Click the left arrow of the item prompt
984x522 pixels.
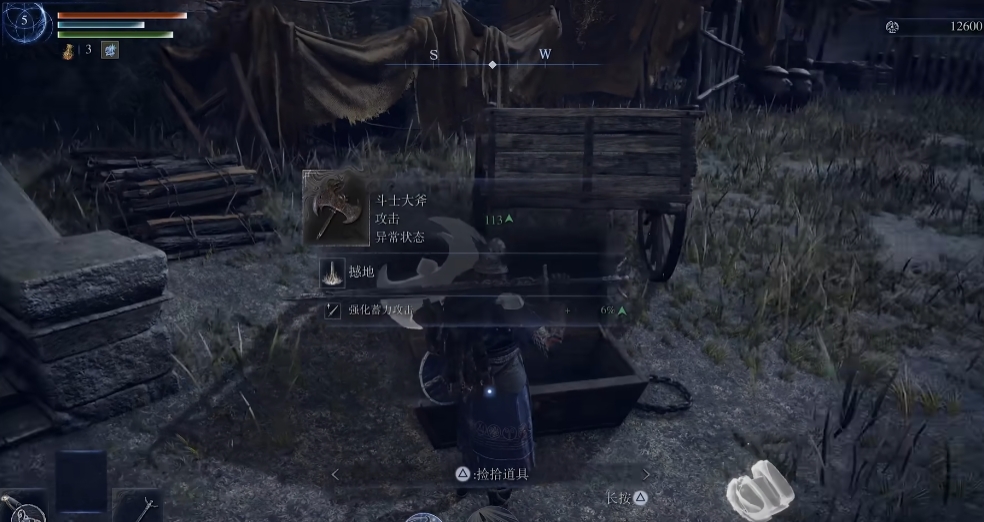tap(336, 474)
